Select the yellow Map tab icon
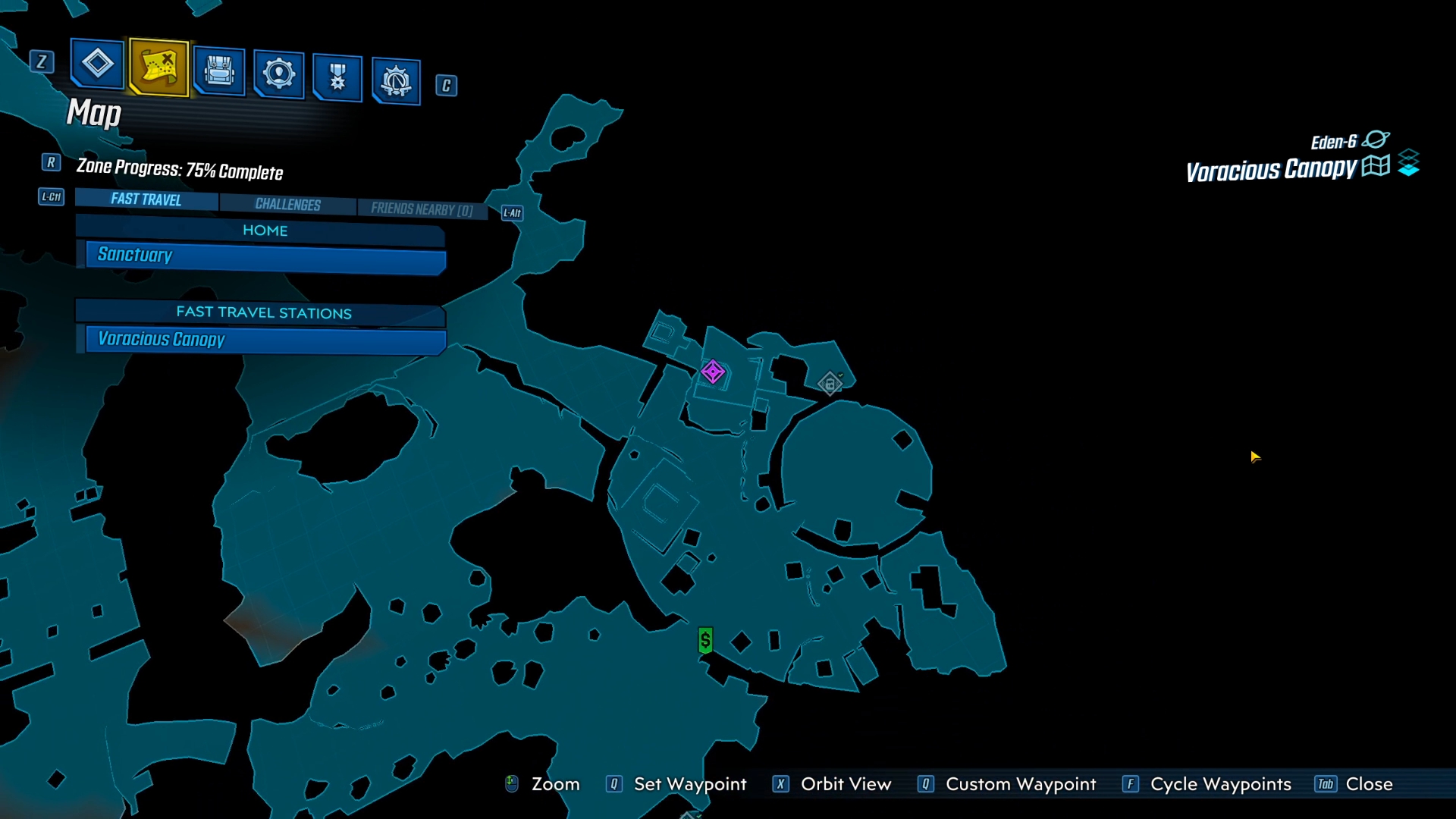The height and width of the screenshot is (819, 1456). pos(158,67)
